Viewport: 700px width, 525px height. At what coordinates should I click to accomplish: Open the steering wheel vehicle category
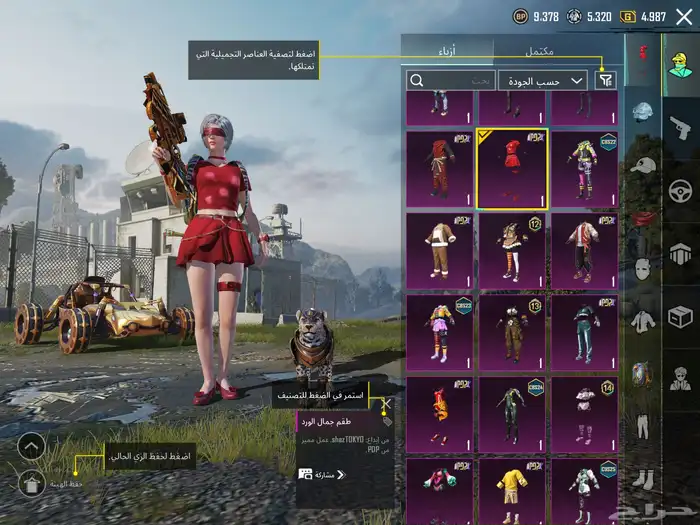[681, 190]
